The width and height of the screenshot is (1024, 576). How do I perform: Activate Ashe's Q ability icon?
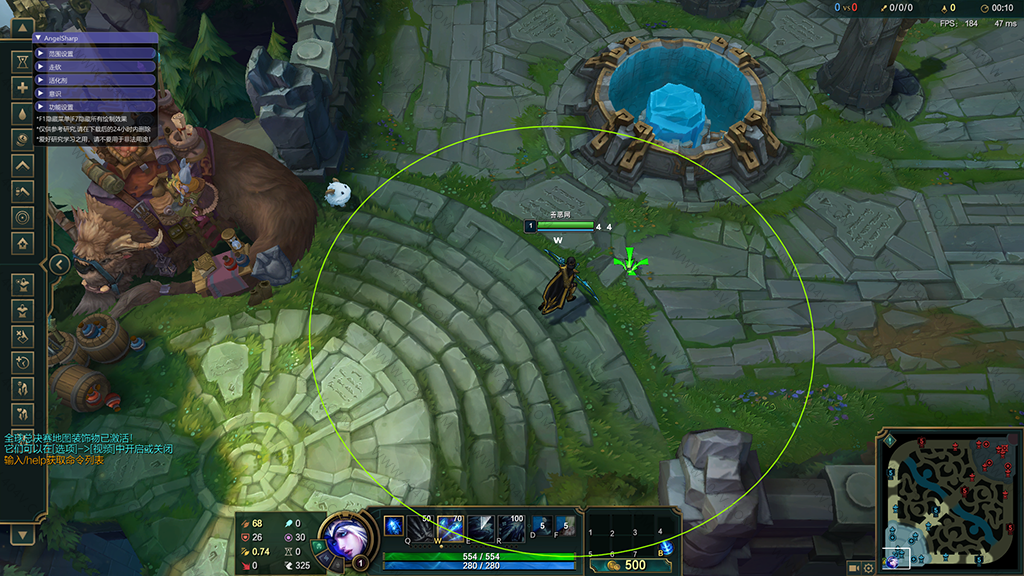tap(394, 526)
